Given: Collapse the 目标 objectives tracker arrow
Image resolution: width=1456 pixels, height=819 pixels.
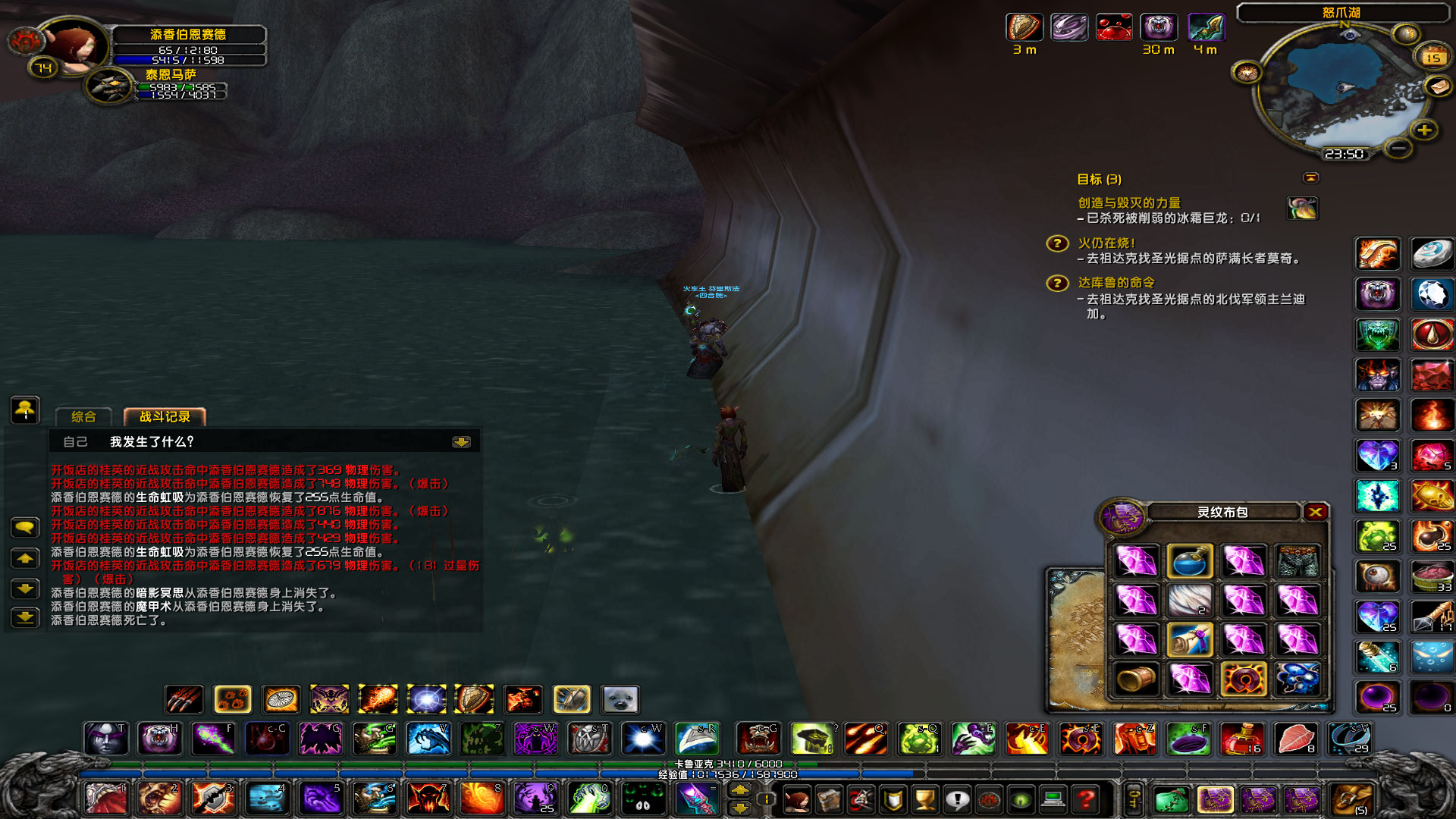Looking at the screenshot, I should click(x=1310, y=177).
